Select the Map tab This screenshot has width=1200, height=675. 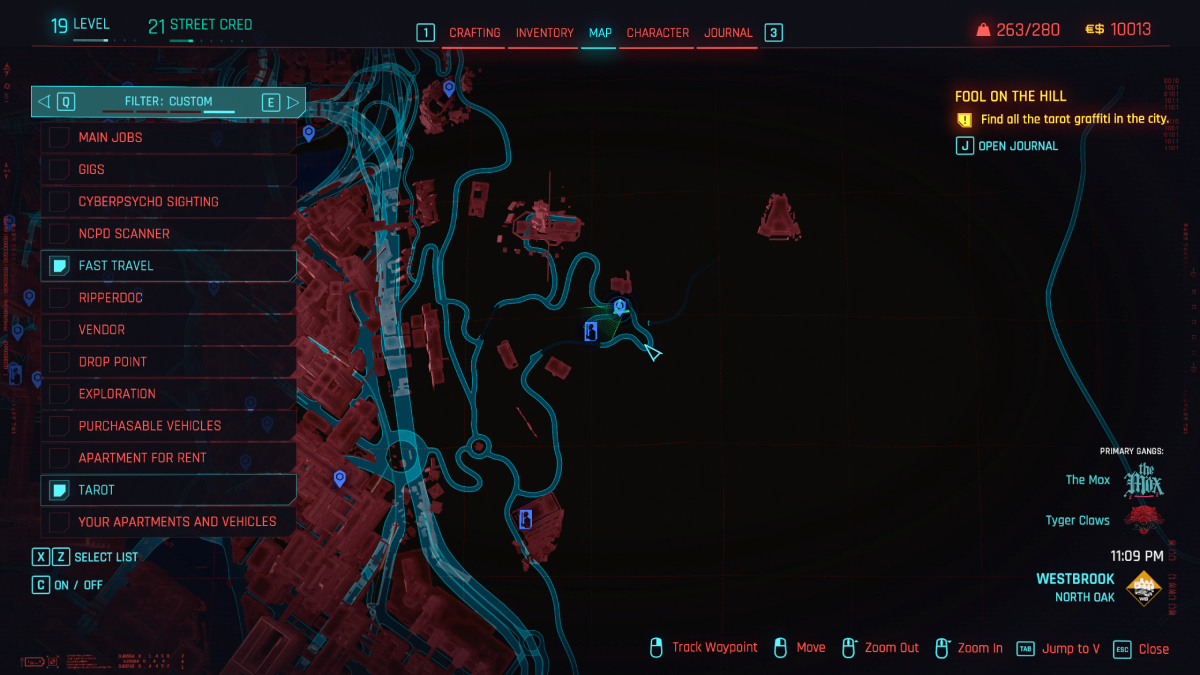pos(600,33)
